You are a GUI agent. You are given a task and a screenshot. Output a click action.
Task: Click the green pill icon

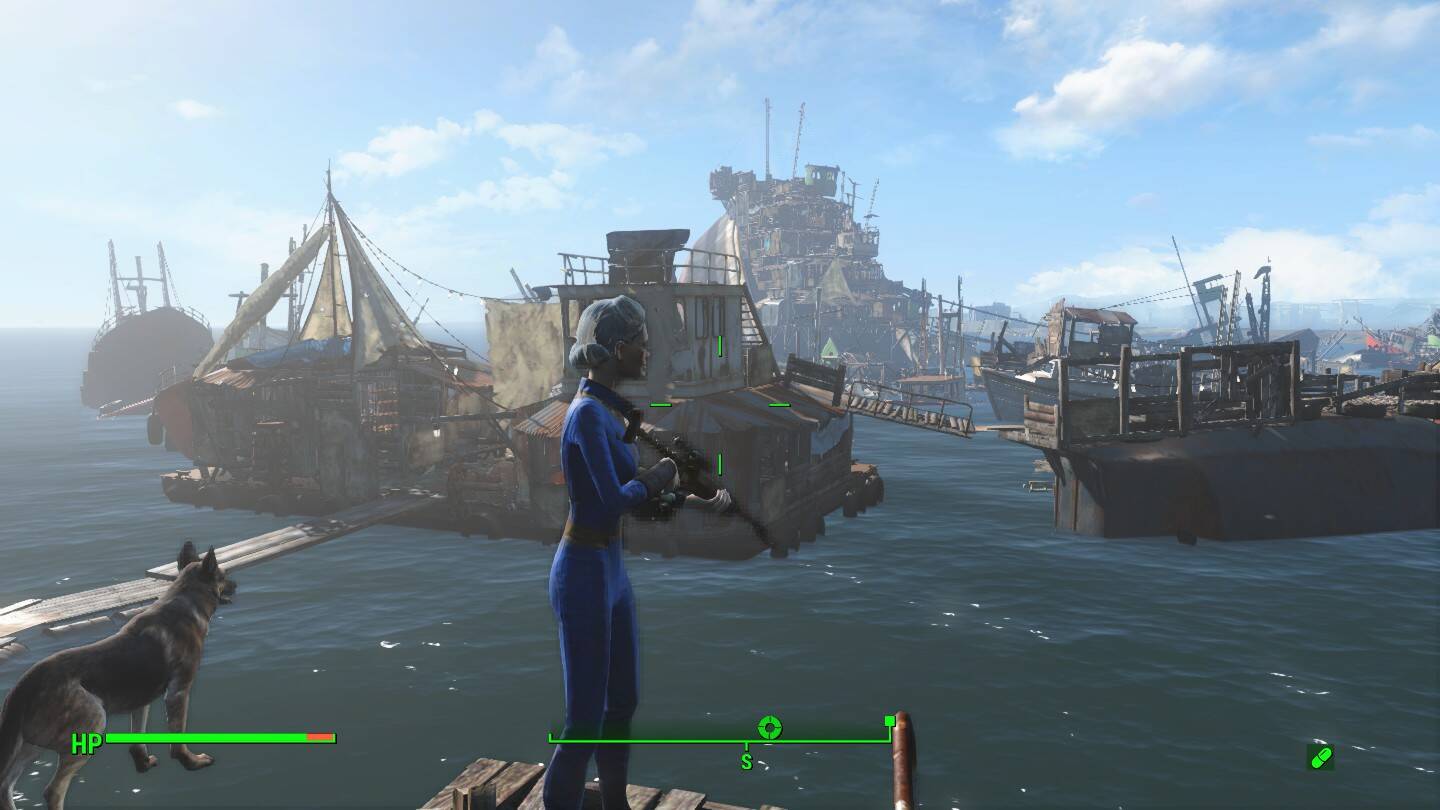(1320, 757)
